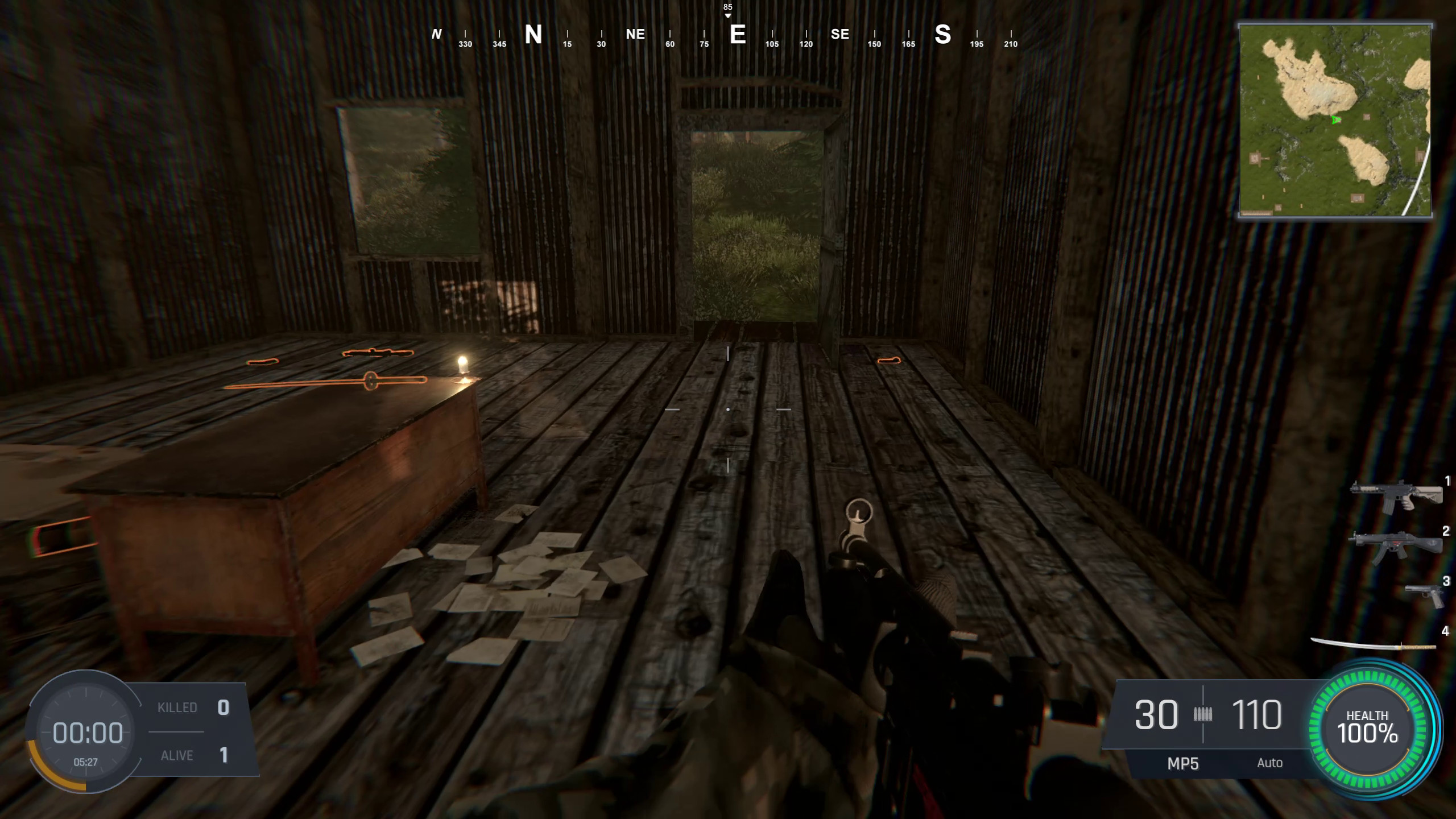Click the N marker on the compass bar

(533, 34)
